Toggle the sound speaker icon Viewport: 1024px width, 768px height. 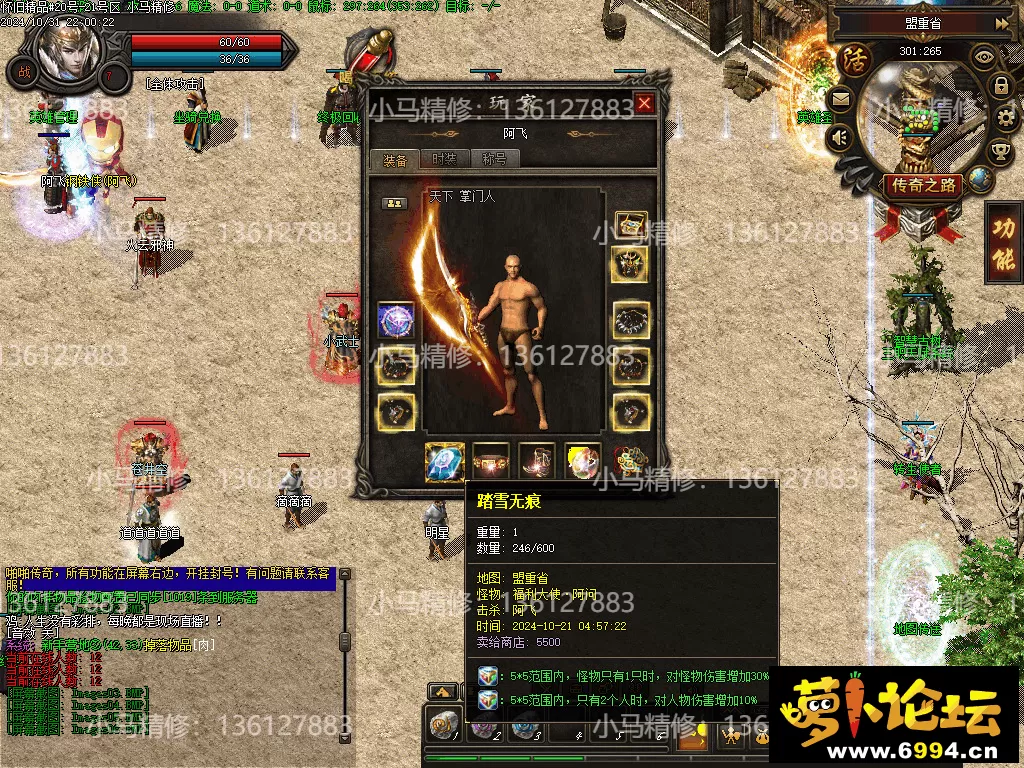coord(840,137)
